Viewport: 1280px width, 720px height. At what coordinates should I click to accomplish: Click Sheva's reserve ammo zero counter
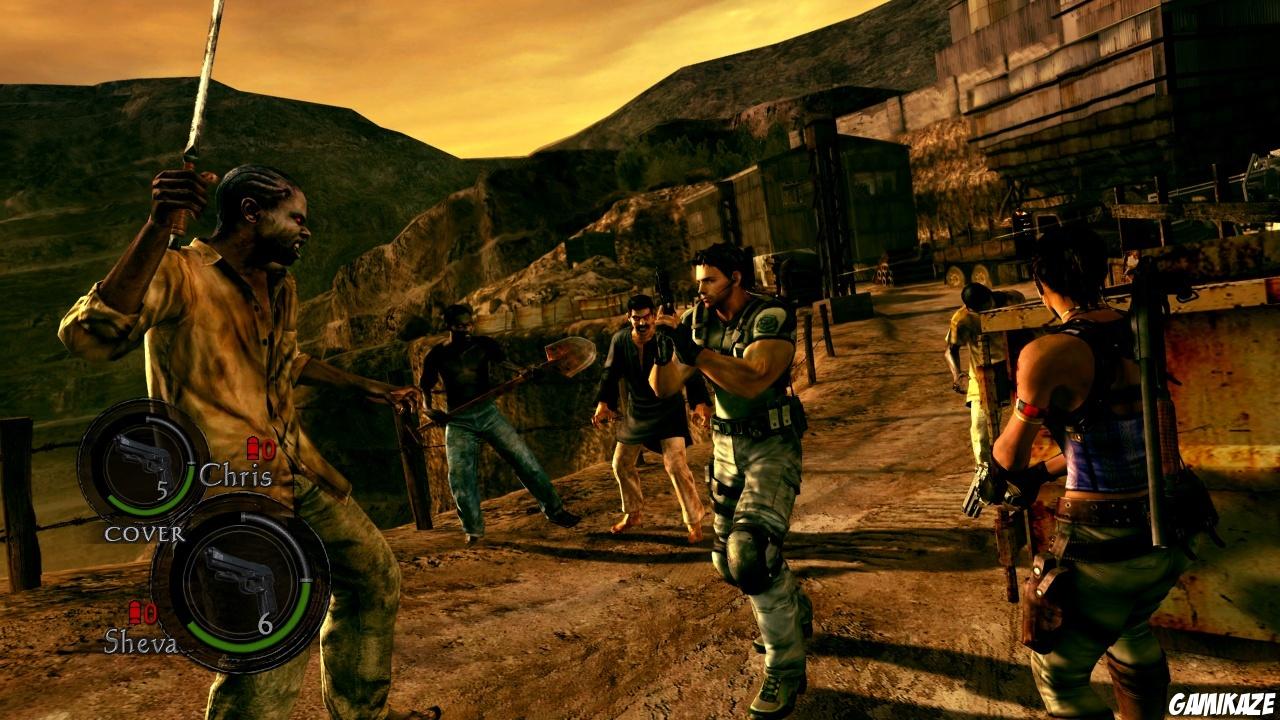pos(148,612)
